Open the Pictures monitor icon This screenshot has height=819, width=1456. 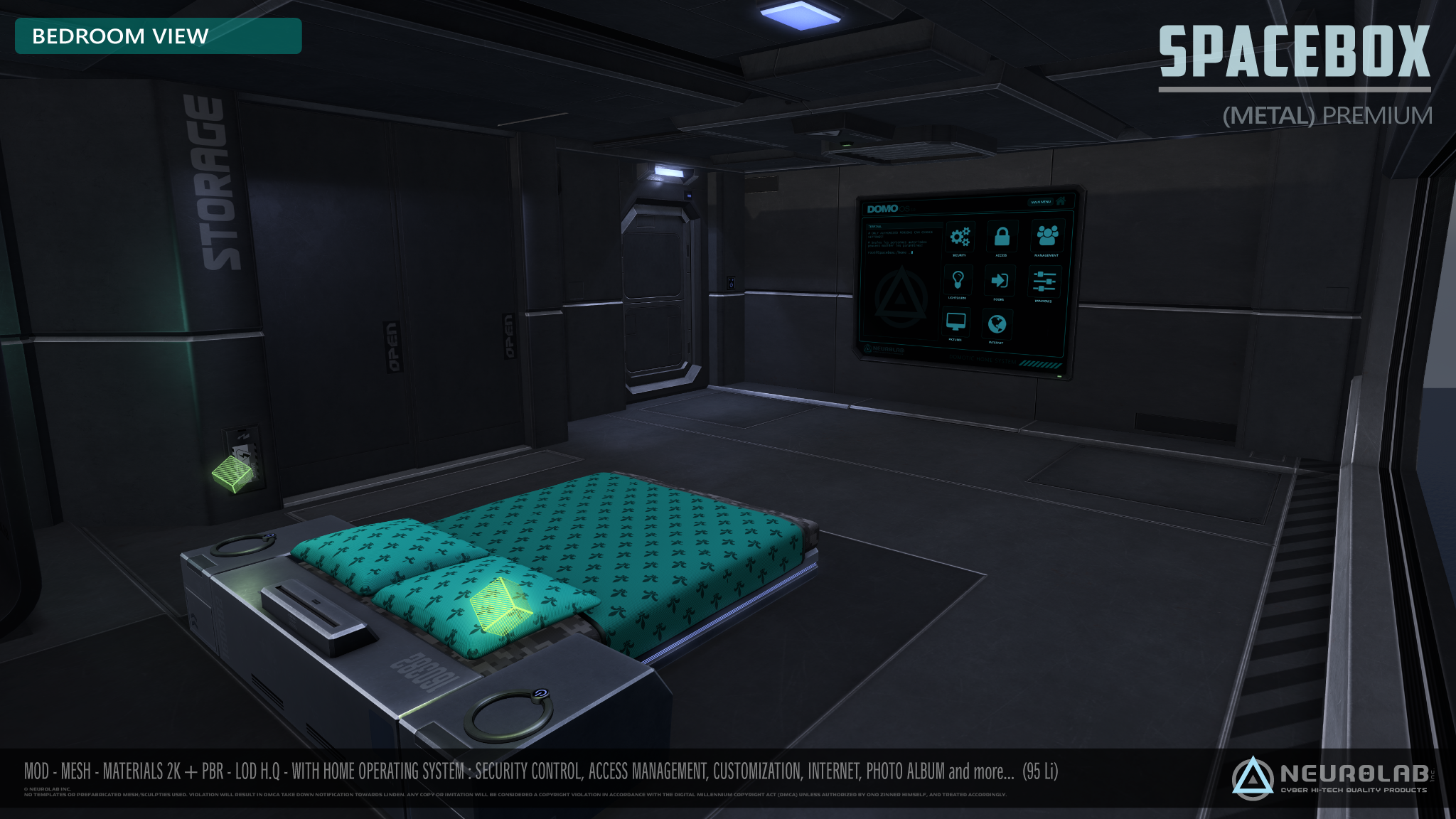click(x=955, y=322)
